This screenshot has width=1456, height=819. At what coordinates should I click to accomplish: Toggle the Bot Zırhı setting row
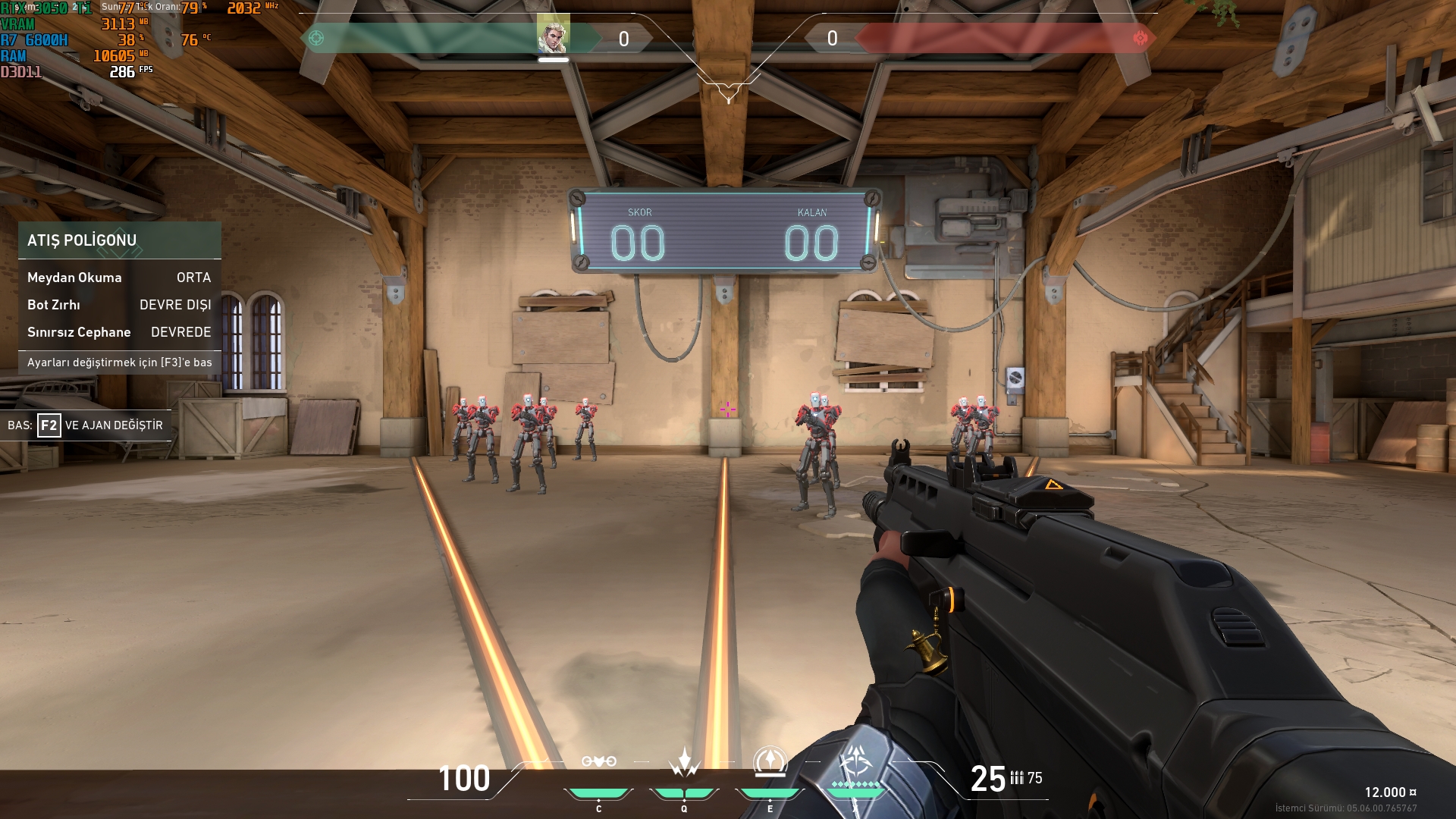[x=119, y=305]
